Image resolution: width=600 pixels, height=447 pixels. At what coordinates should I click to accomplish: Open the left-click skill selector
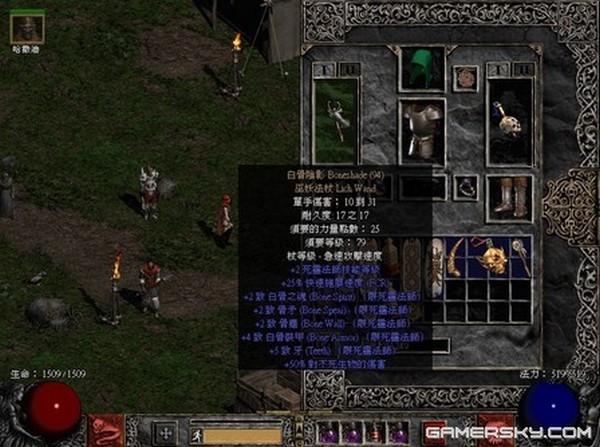point(106,429)
